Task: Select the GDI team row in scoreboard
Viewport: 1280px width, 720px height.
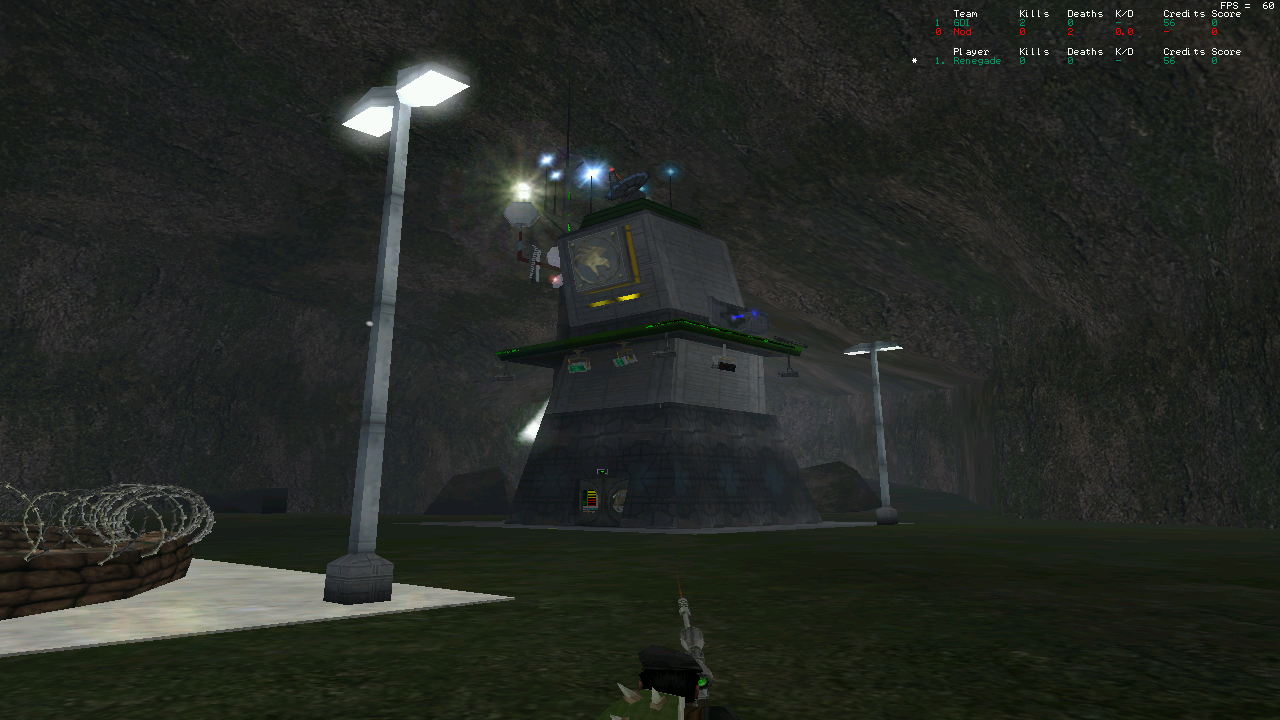Action: (963, 23)
